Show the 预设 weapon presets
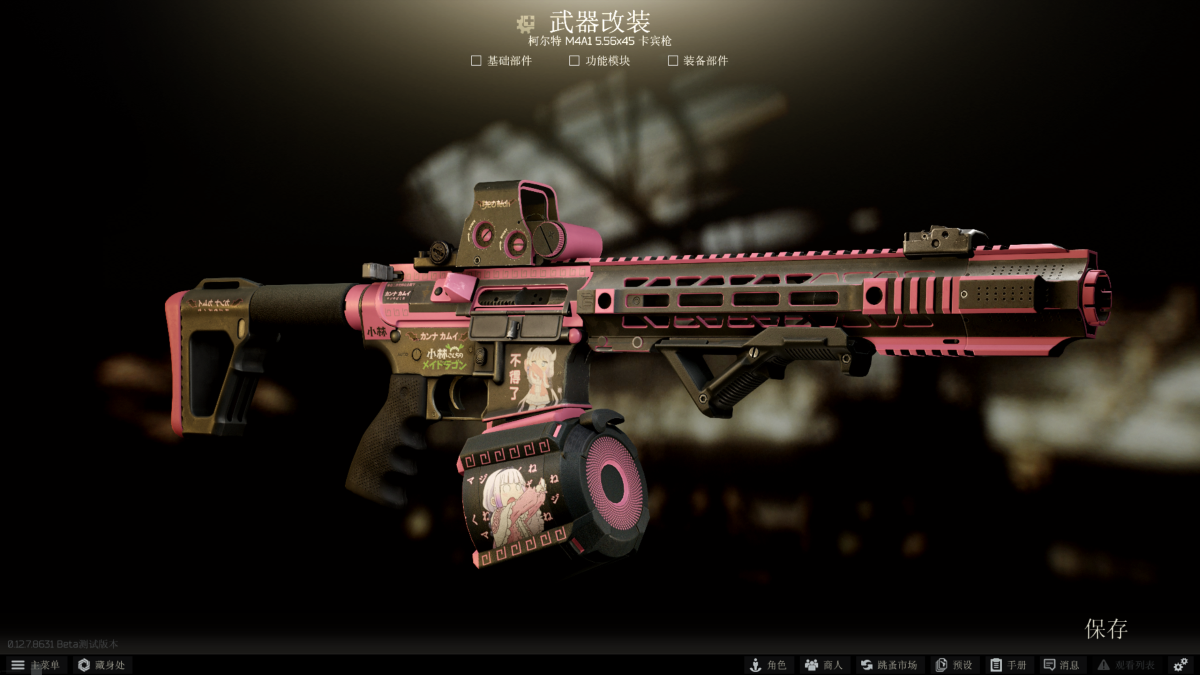The width and height of the screenshot is (1200, 675). 954,665
